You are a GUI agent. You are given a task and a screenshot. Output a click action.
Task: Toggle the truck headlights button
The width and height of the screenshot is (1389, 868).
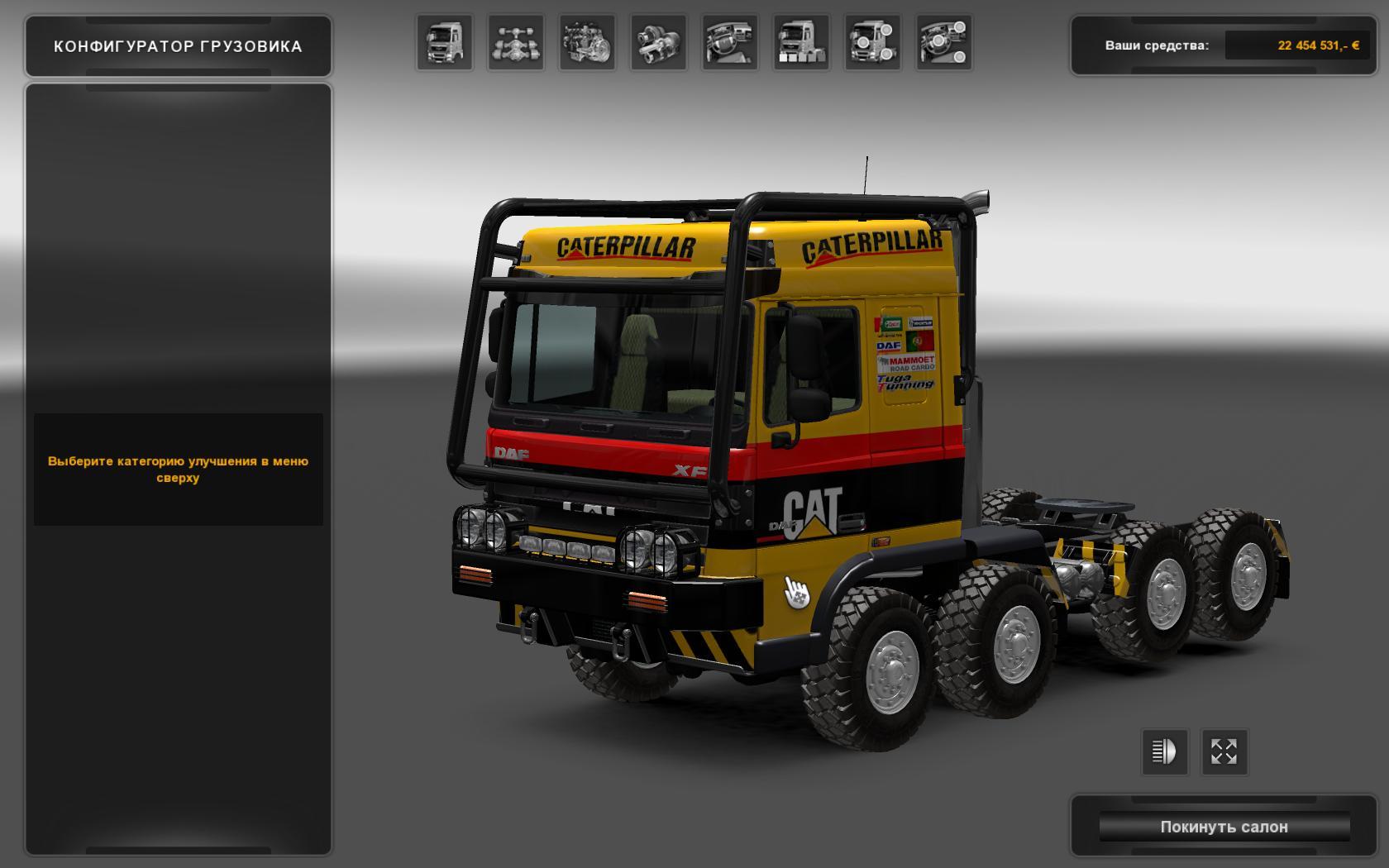pos(1164,751)
